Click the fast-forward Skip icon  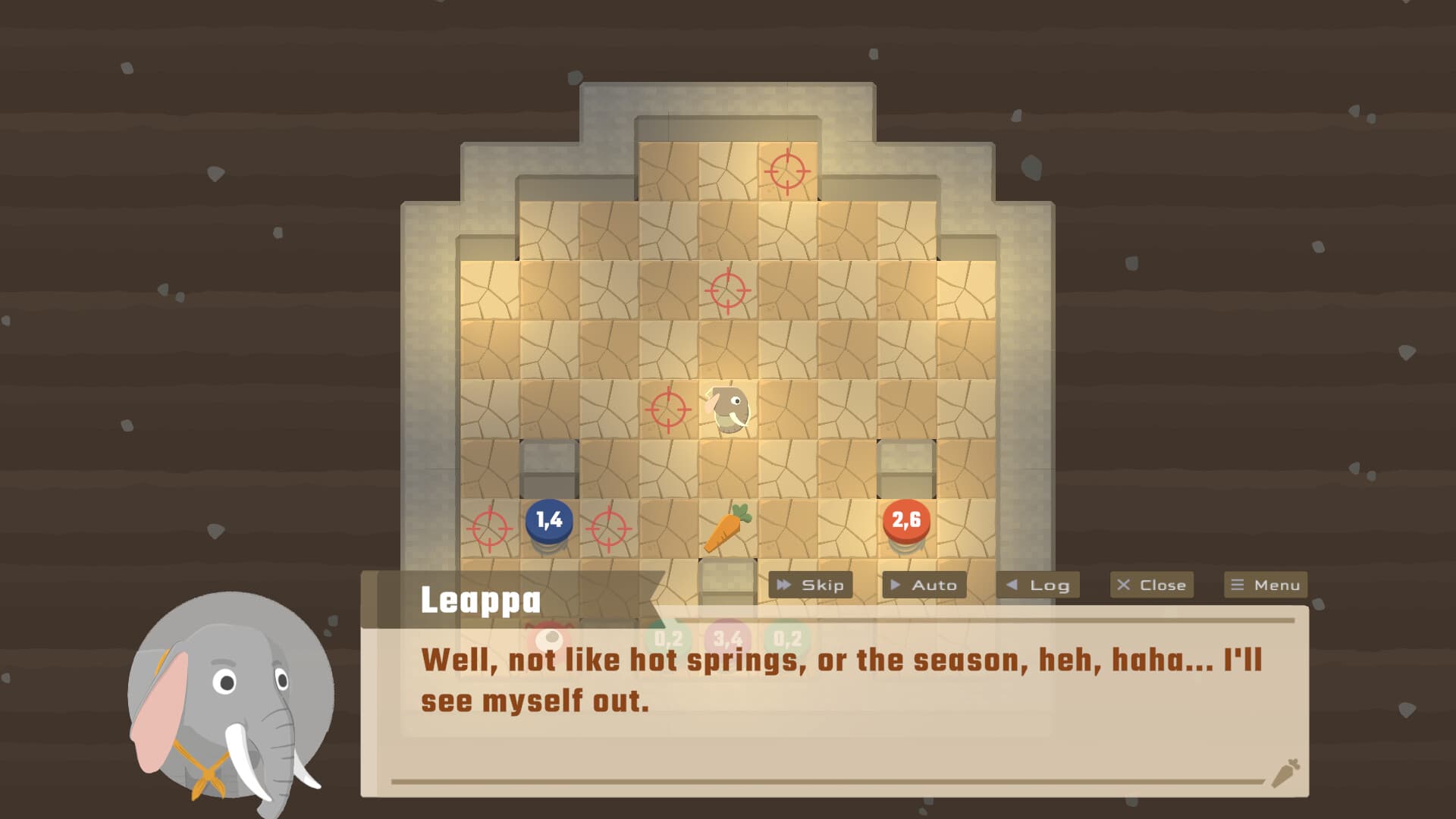tap(785, 585)
